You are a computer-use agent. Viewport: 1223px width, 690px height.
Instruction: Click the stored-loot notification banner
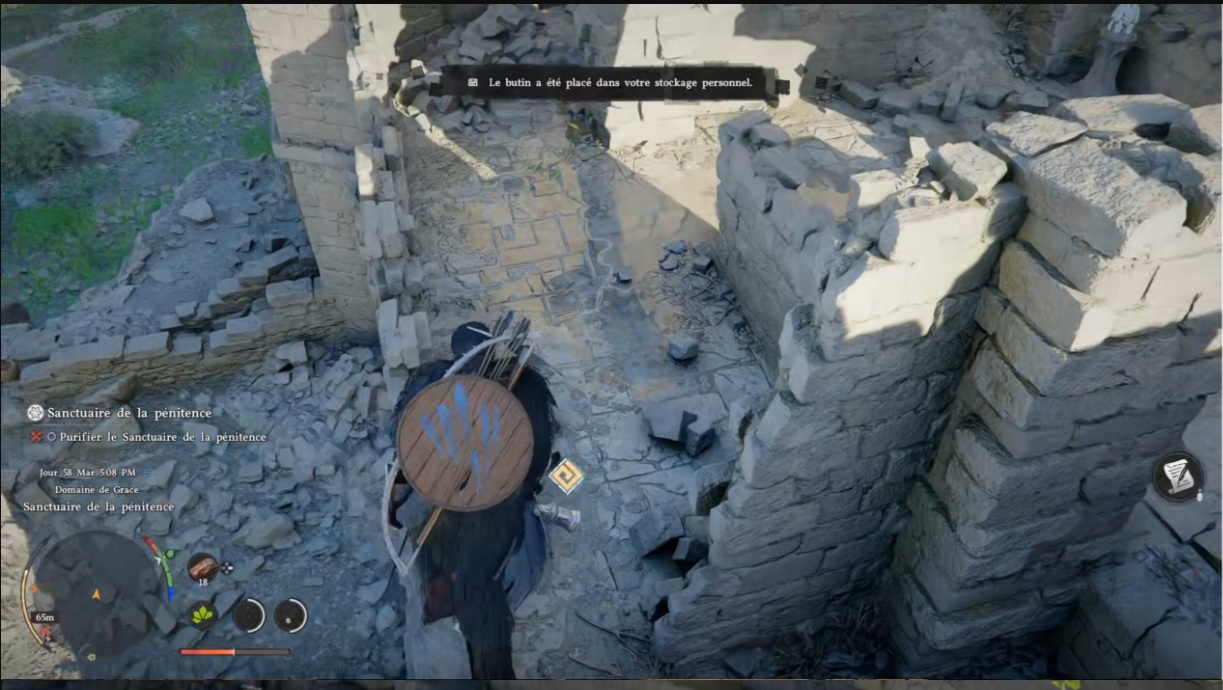click(610, 83)
